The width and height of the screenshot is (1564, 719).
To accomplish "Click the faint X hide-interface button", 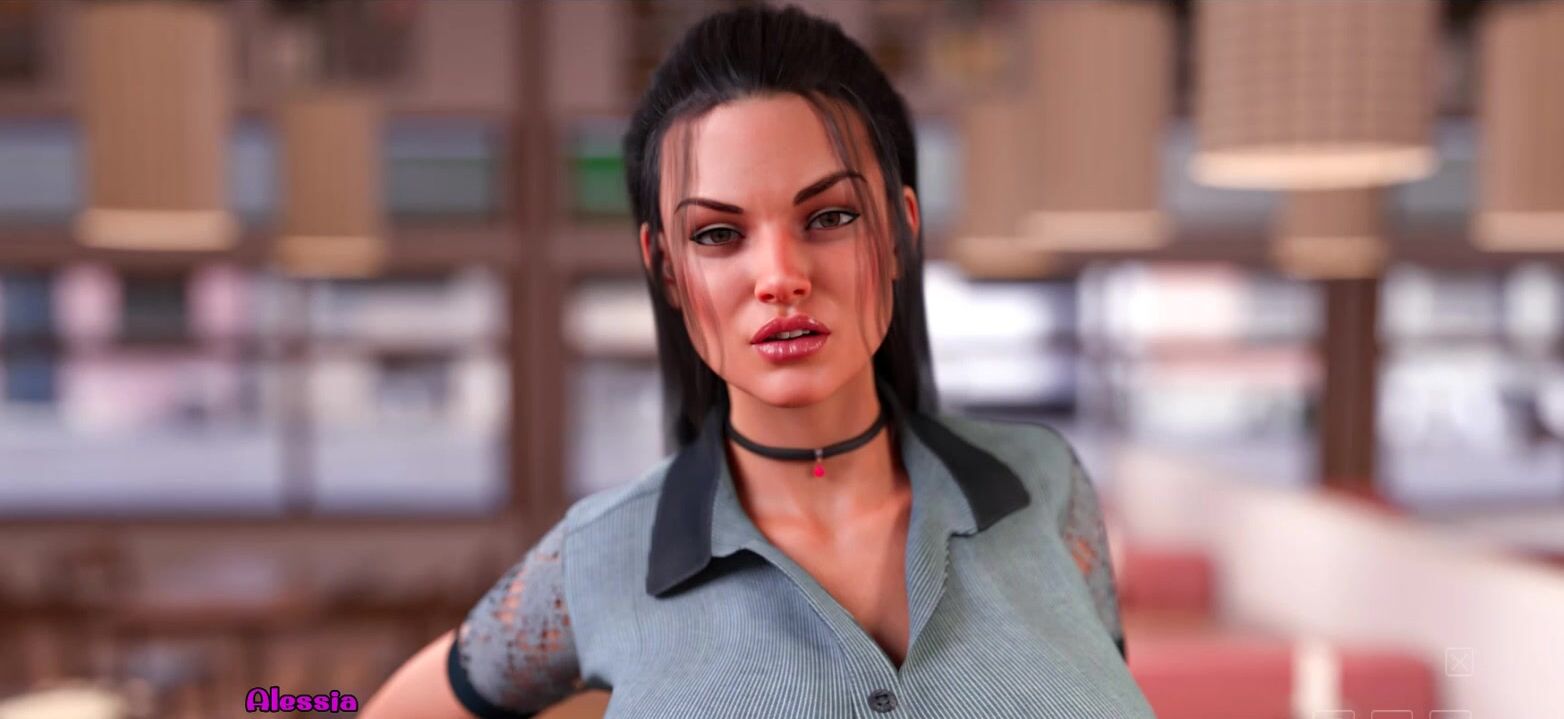I will (1458, 661).
